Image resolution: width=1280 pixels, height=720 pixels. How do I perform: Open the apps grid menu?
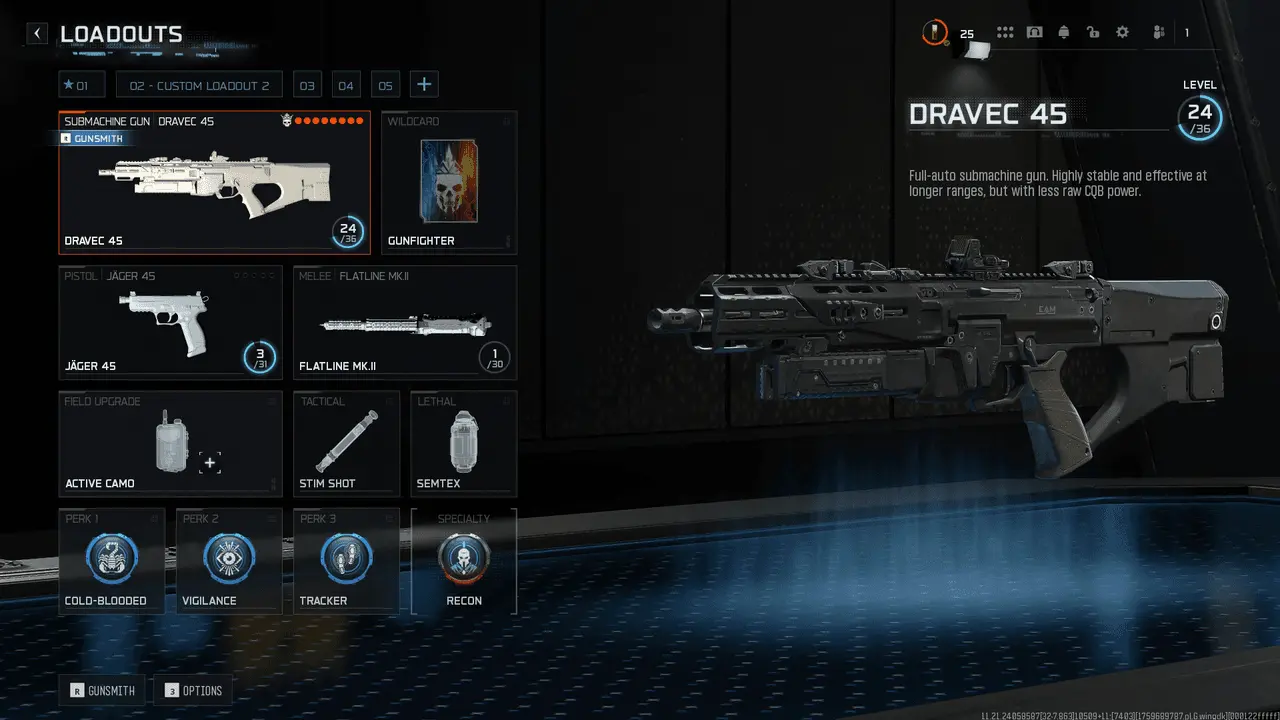[1005, 32]
